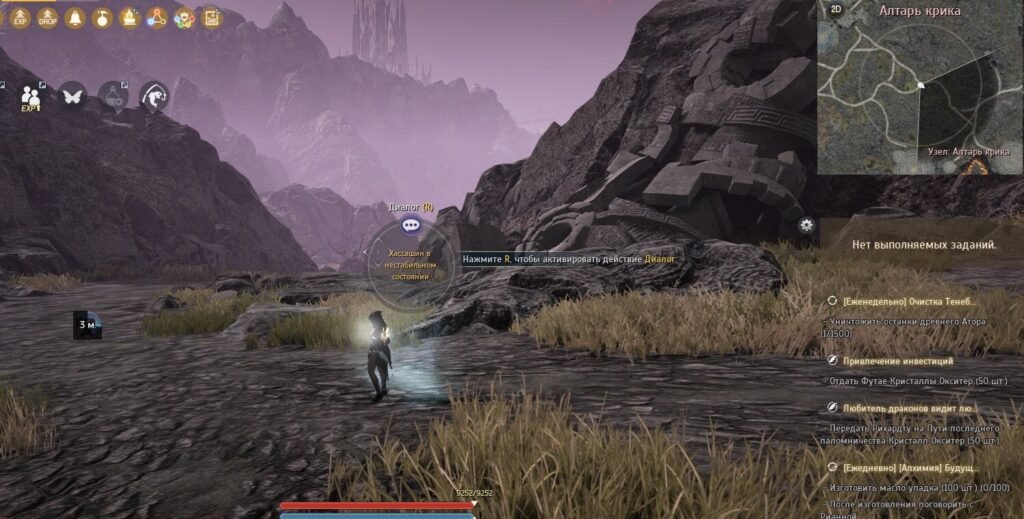Viewport: 1024px width, 519px height.
Task: Select the 'Любитель драконов' quest entry
Action: (908, 408)
